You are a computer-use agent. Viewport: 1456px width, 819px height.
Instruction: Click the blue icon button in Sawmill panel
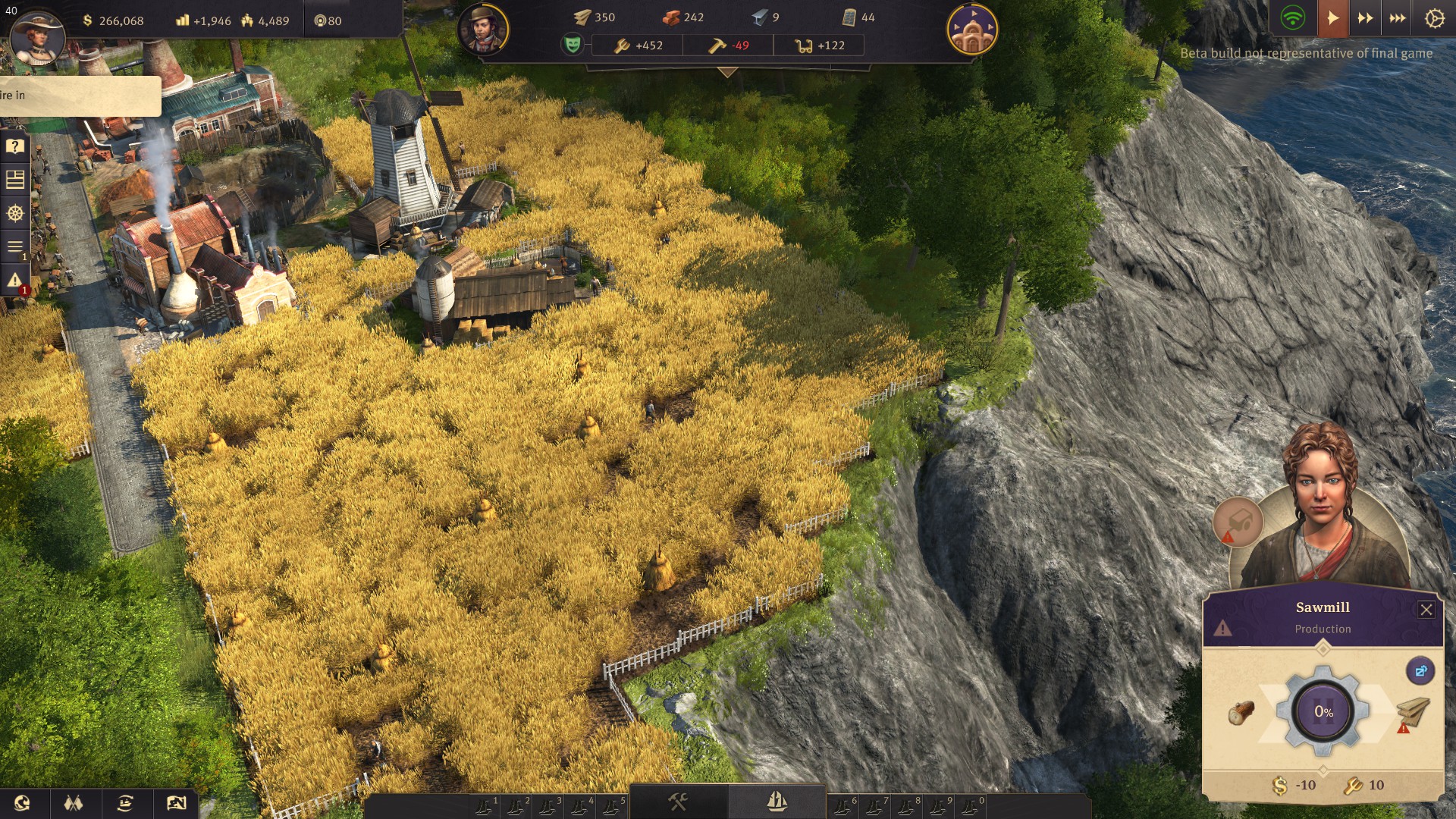point(1420,671)
